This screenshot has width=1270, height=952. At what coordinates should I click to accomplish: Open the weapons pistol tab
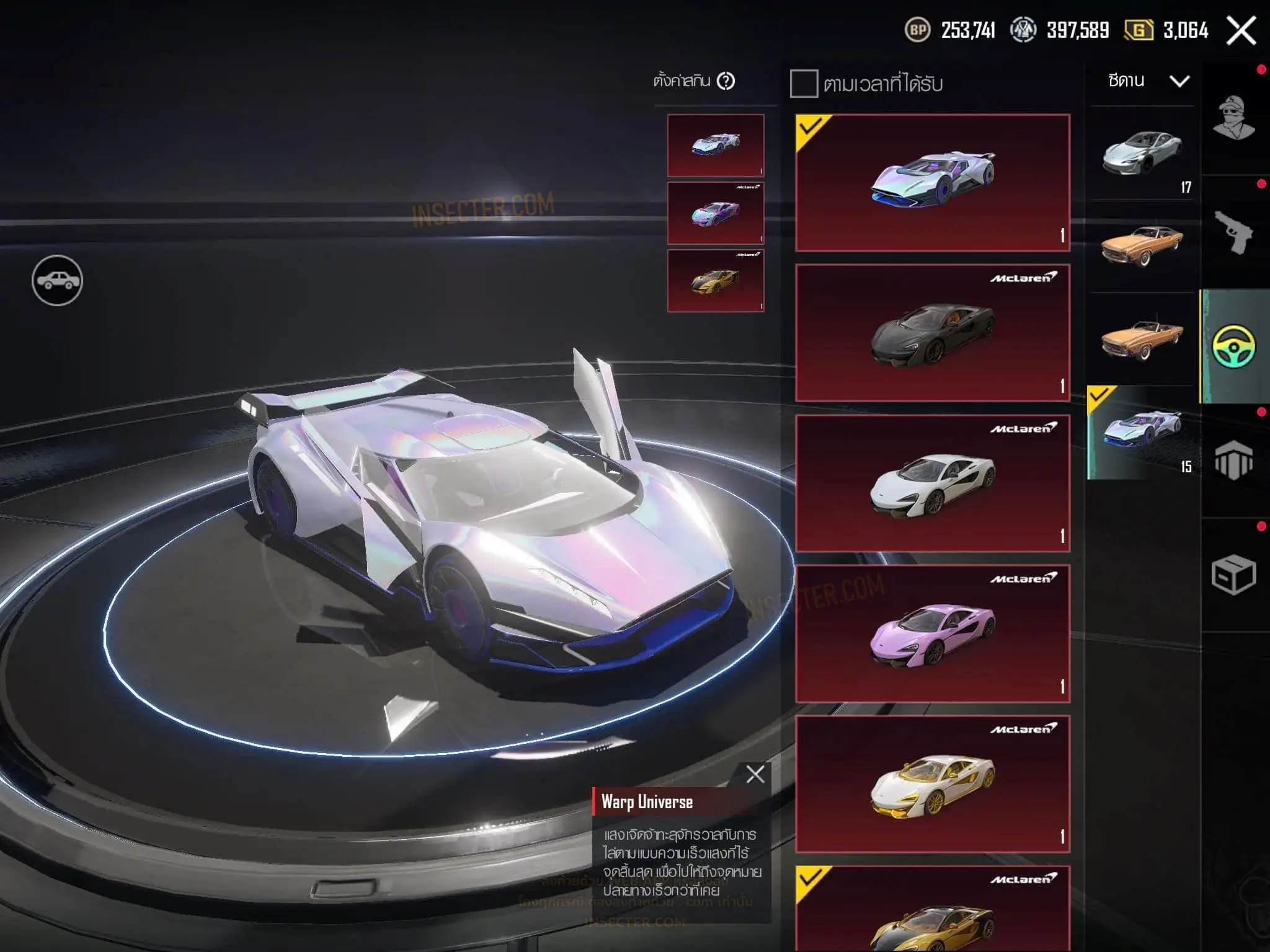[1234, 232]
